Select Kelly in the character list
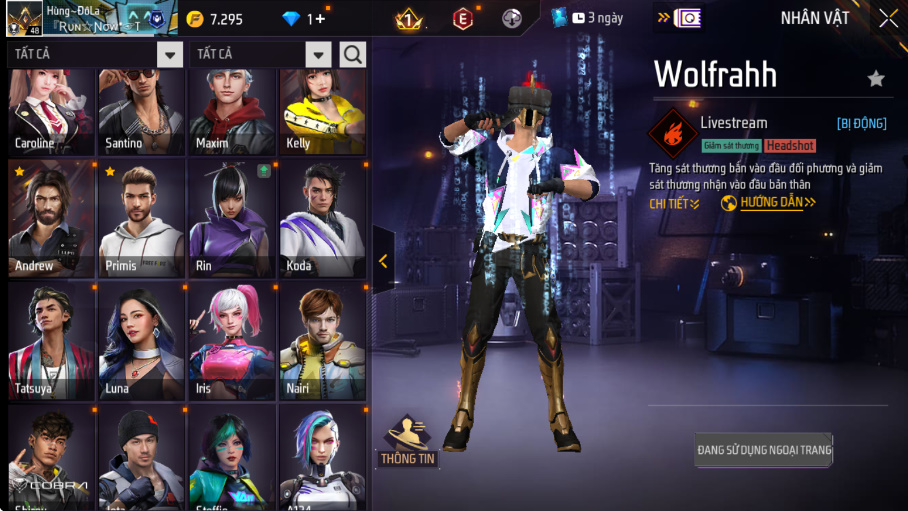Viewport: 908px width, 511px height. (x=321, y=112)
